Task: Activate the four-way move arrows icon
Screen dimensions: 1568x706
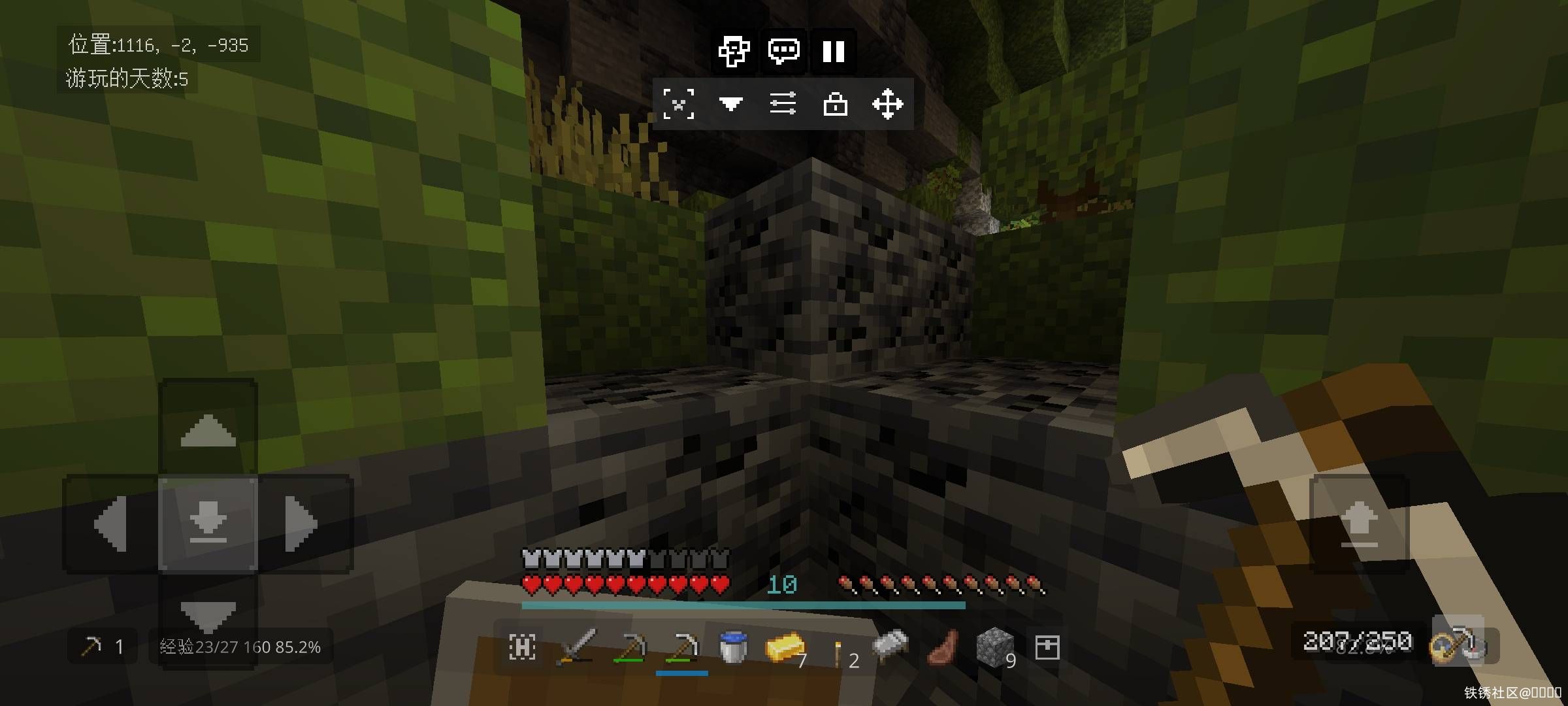Action: 887,104
